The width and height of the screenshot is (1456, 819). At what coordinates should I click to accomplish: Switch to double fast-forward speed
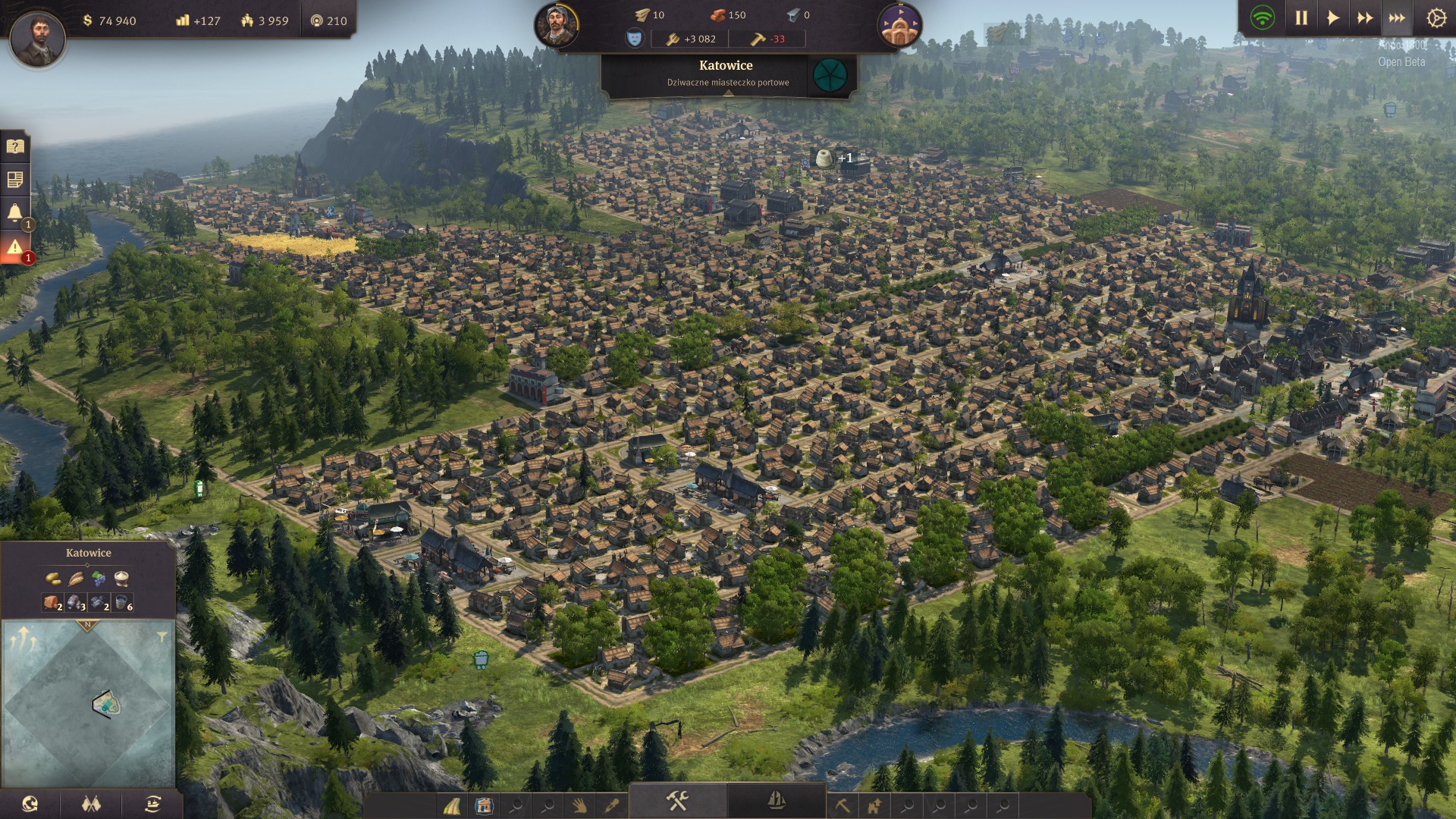tap(1365, 18)
